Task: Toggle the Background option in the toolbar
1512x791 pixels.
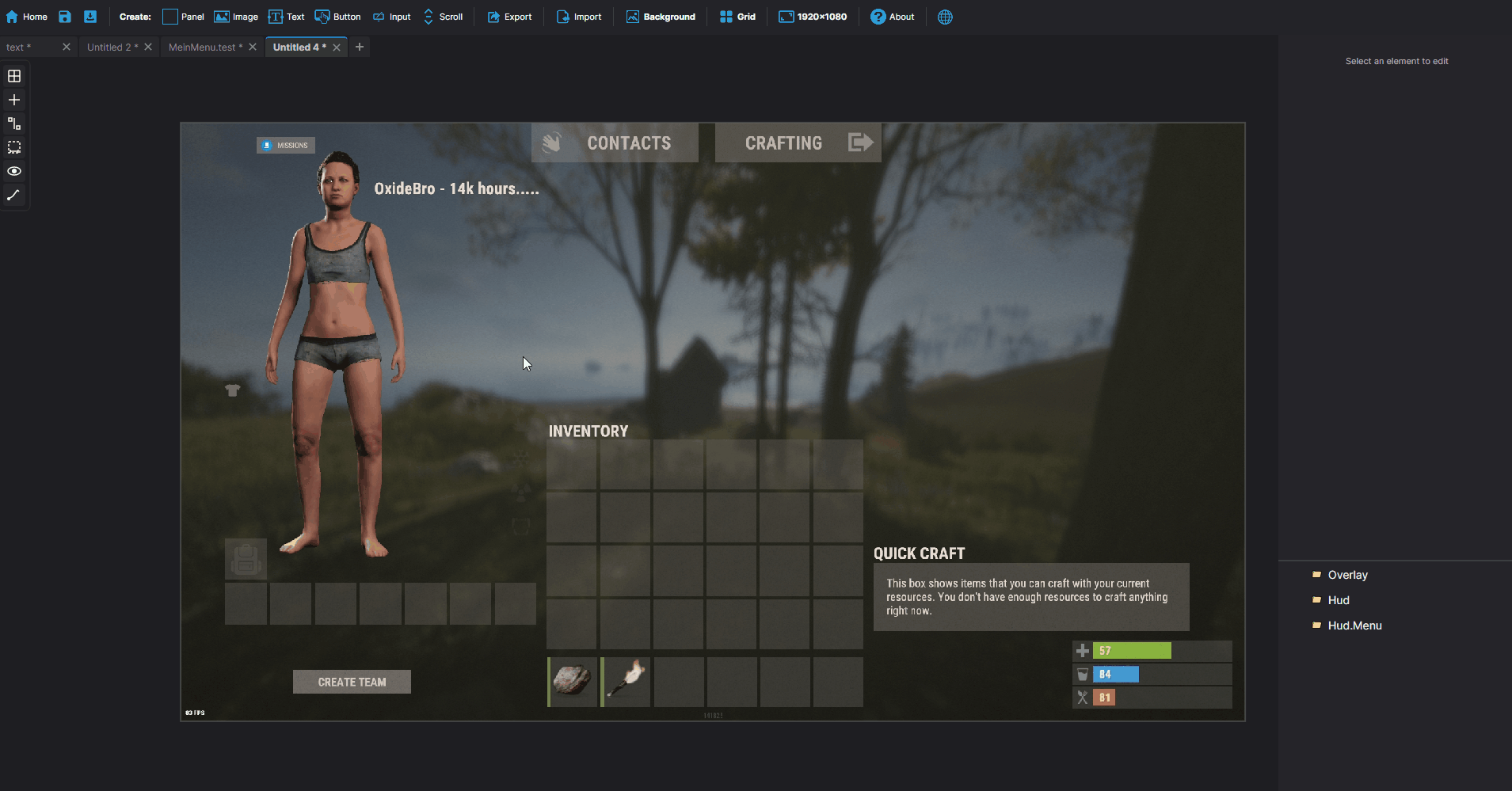Action: 661,16
